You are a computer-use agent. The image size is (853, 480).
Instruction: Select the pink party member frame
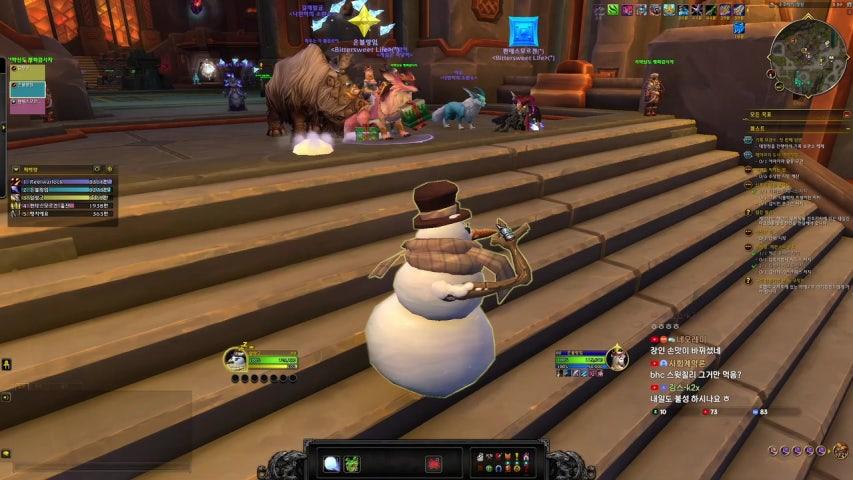point(27,101)
